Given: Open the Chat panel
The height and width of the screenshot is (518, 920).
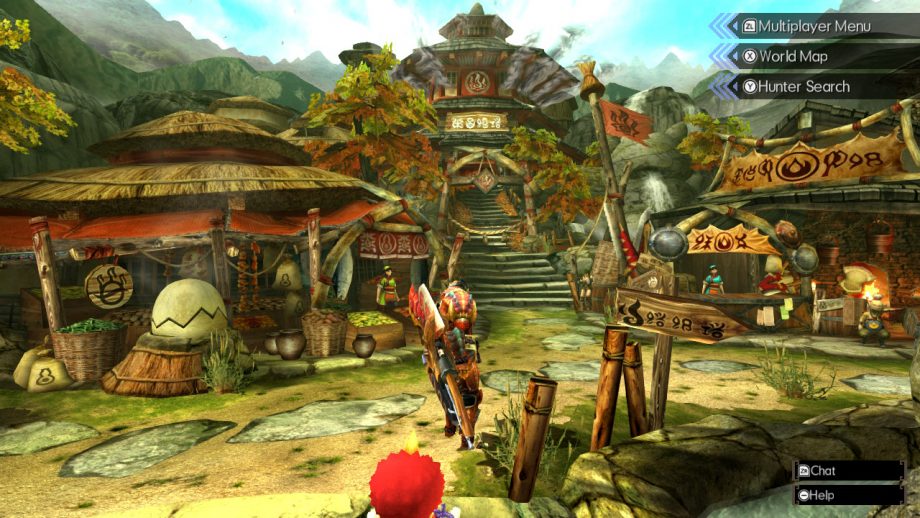Looking at the screenshot, I should (821, 470).
